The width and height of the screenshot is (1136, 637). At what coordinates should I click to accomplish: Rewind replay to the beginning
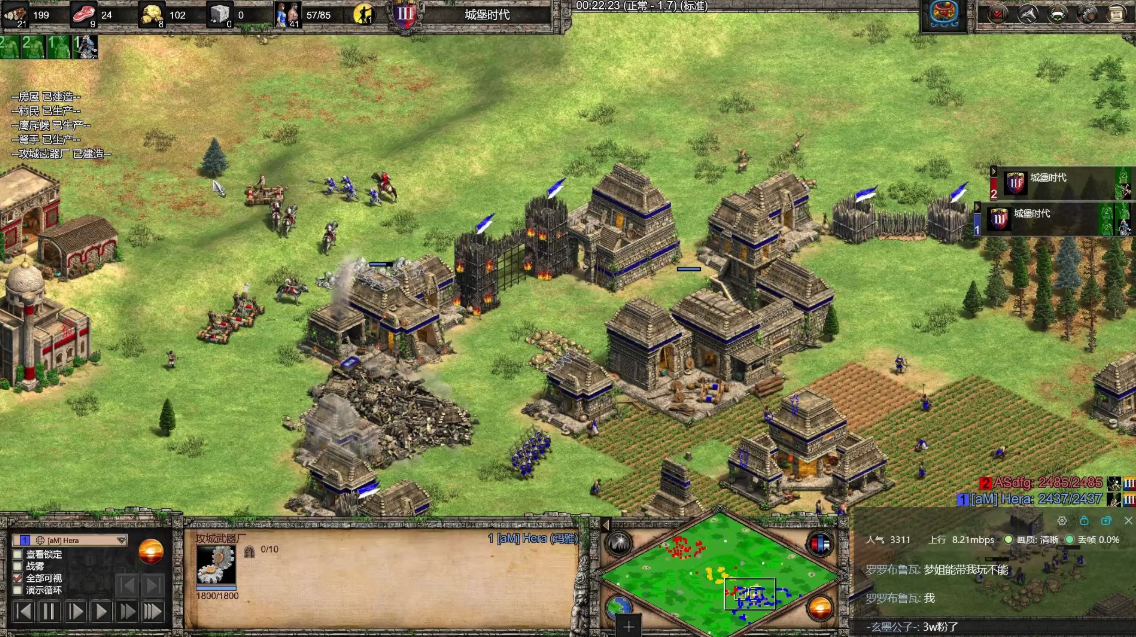pos(23,611)
